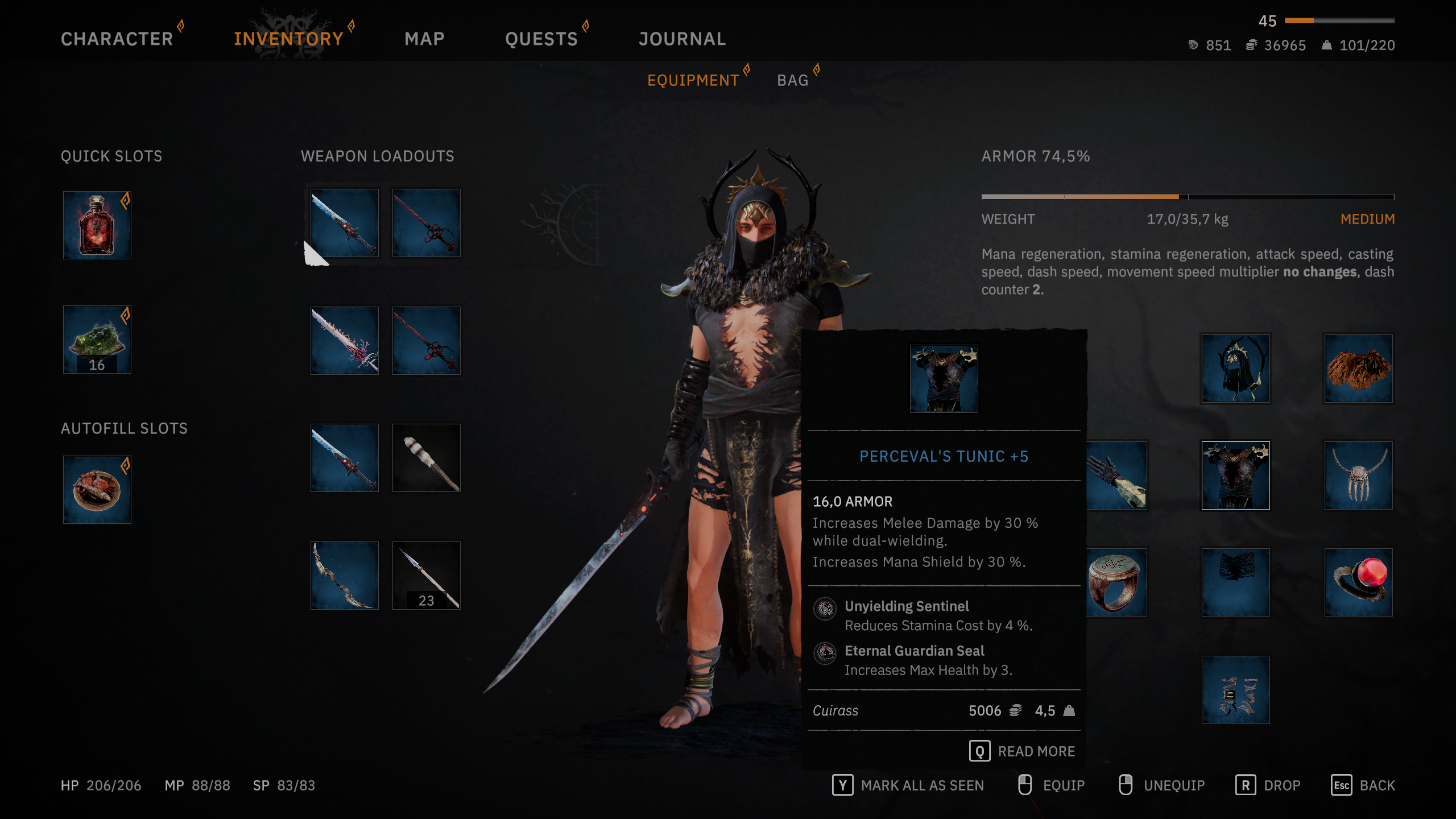This screenshot has width=1456, height=819.
Task: Select the wrapped sandals boots slot
Action: tap(1235, 690)
